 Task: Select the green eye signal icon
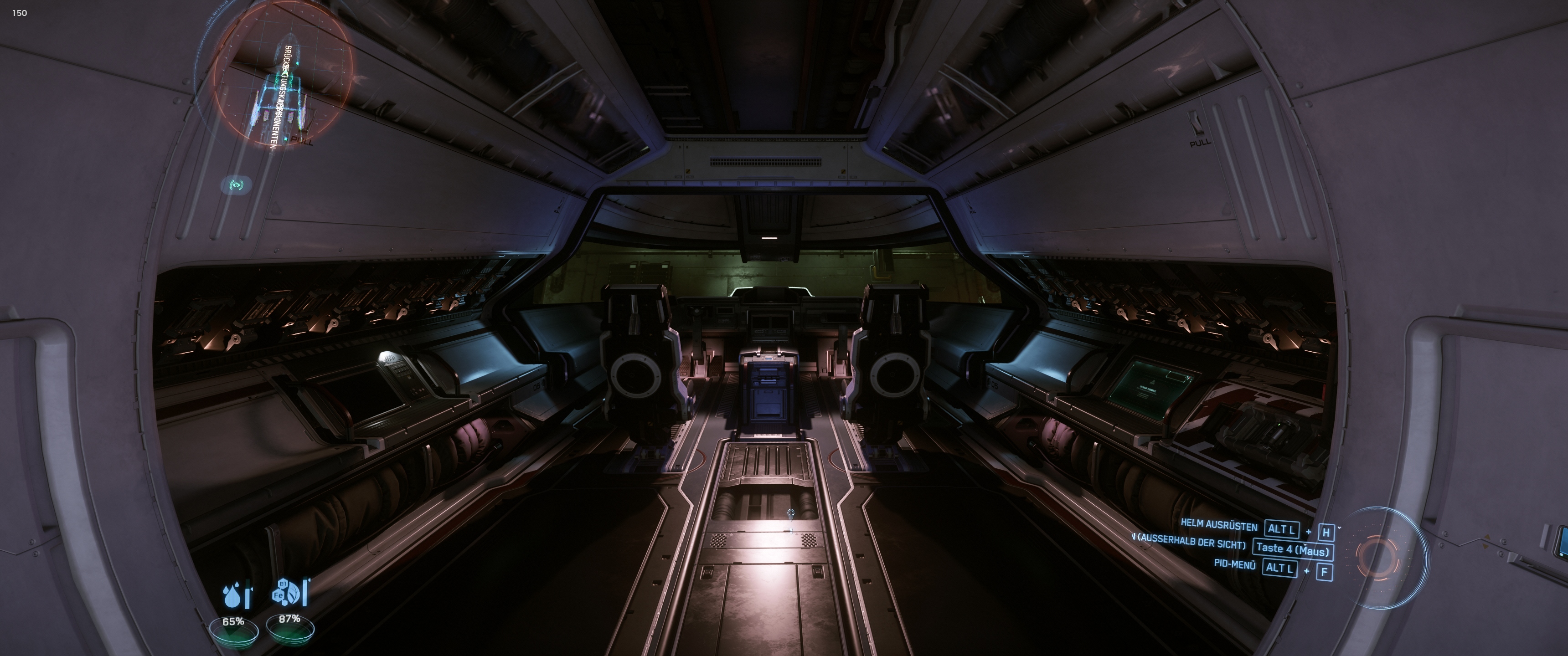point(237,184)
